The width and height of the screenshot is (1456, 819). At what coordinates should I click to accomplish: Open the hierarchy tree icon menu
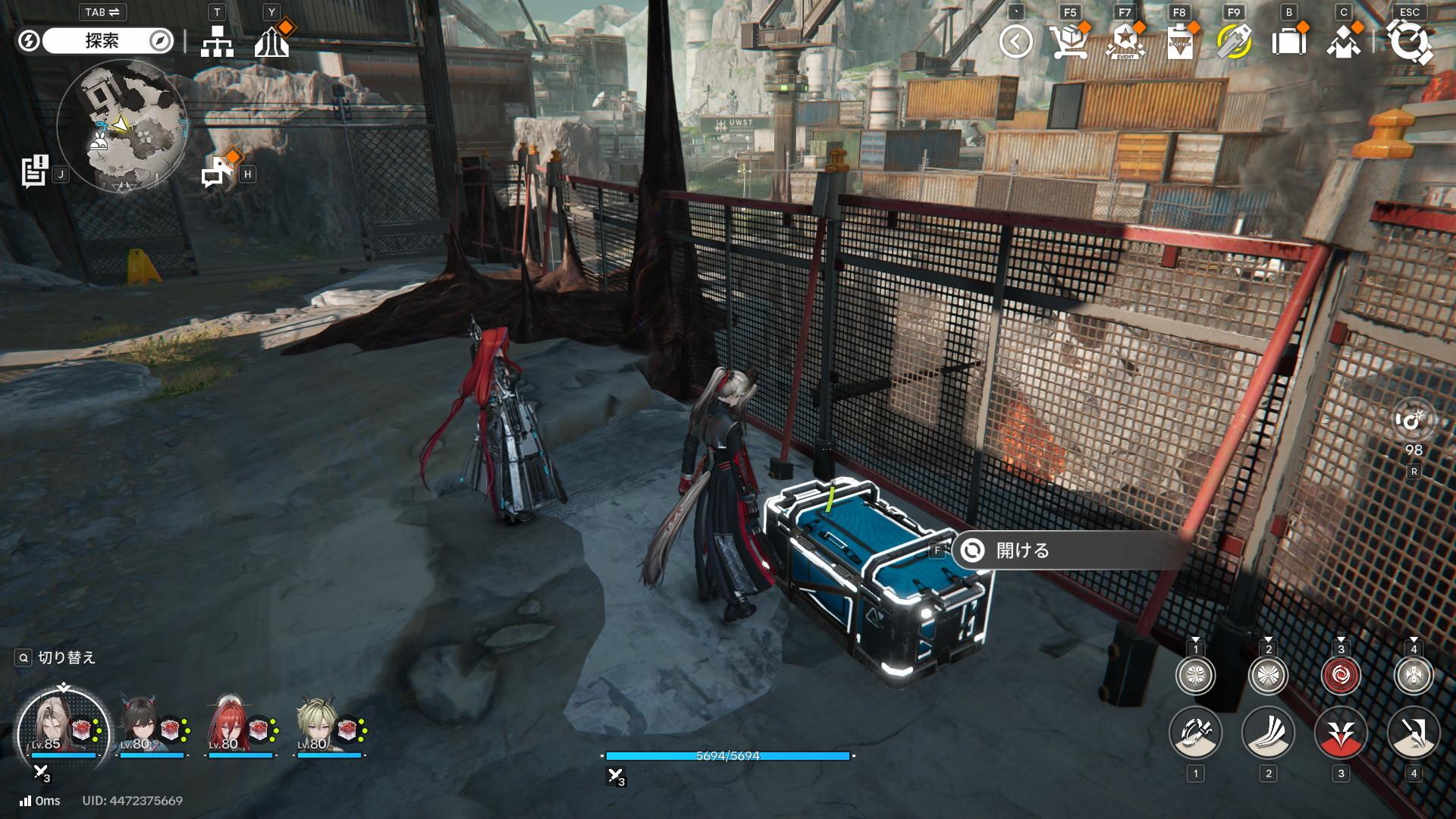(217, 42)
